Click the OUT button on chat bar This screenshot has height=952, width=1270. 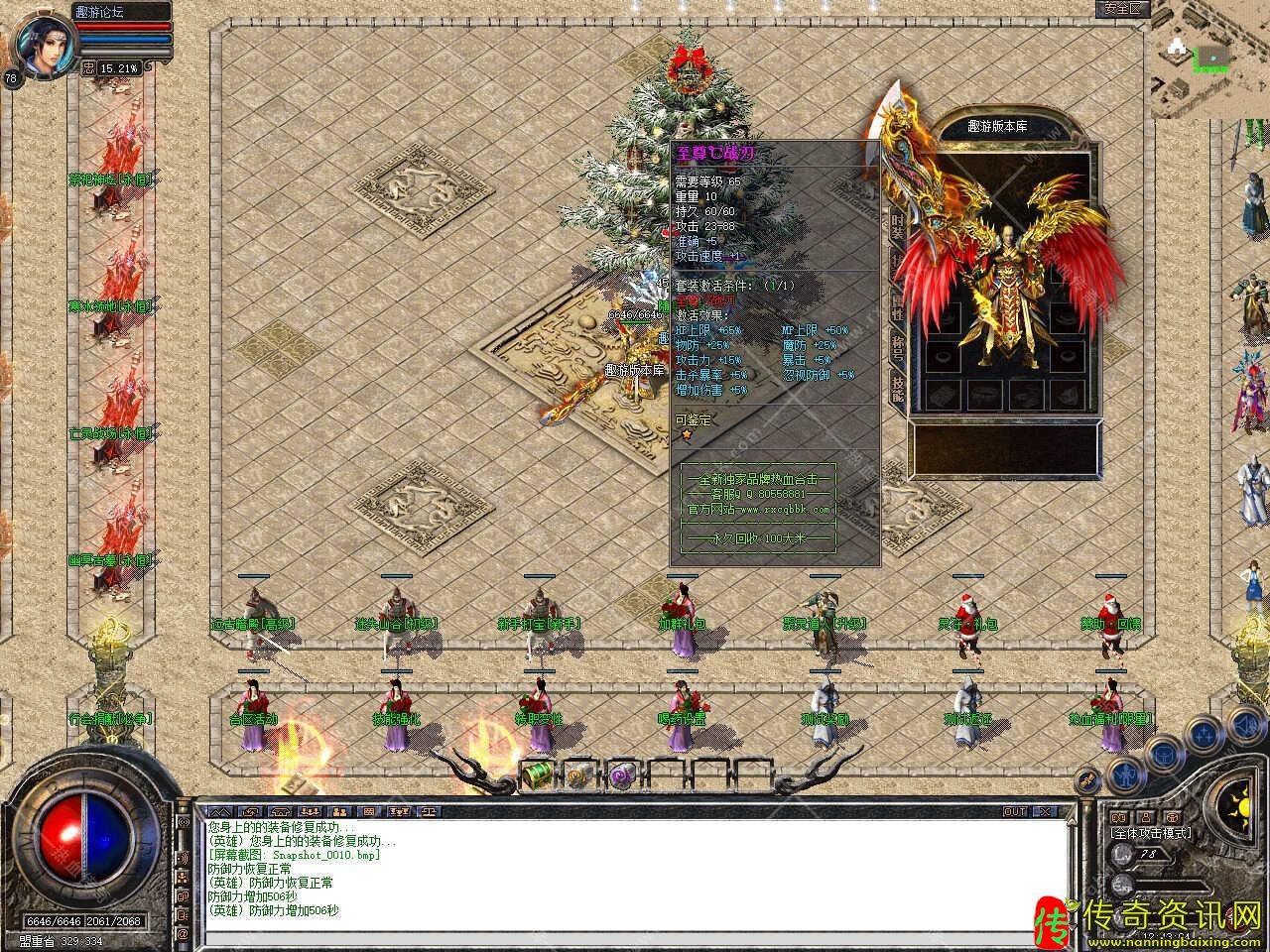(1014, 811)
